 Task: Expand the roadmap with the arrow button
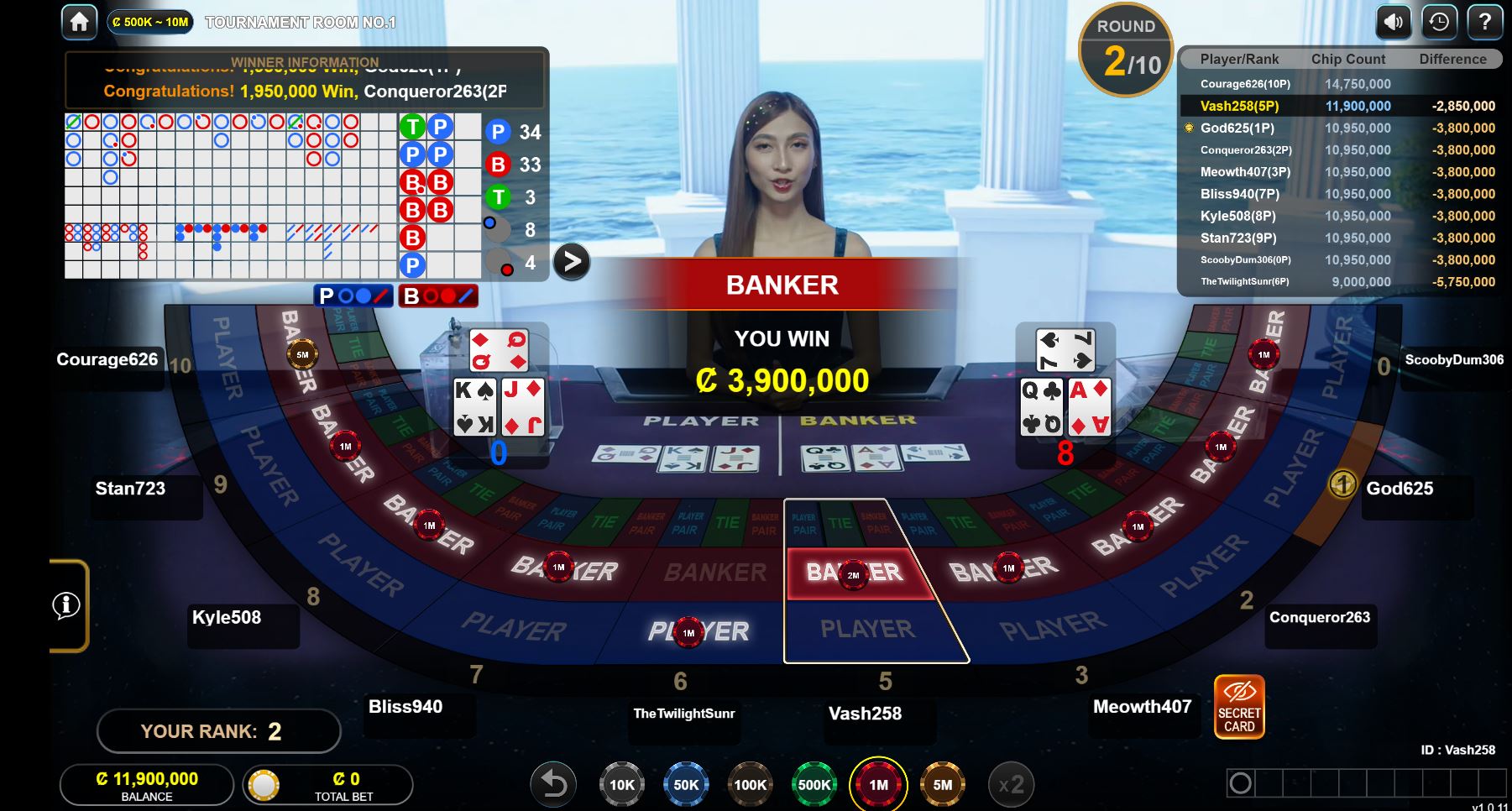[x=572, y=262]
